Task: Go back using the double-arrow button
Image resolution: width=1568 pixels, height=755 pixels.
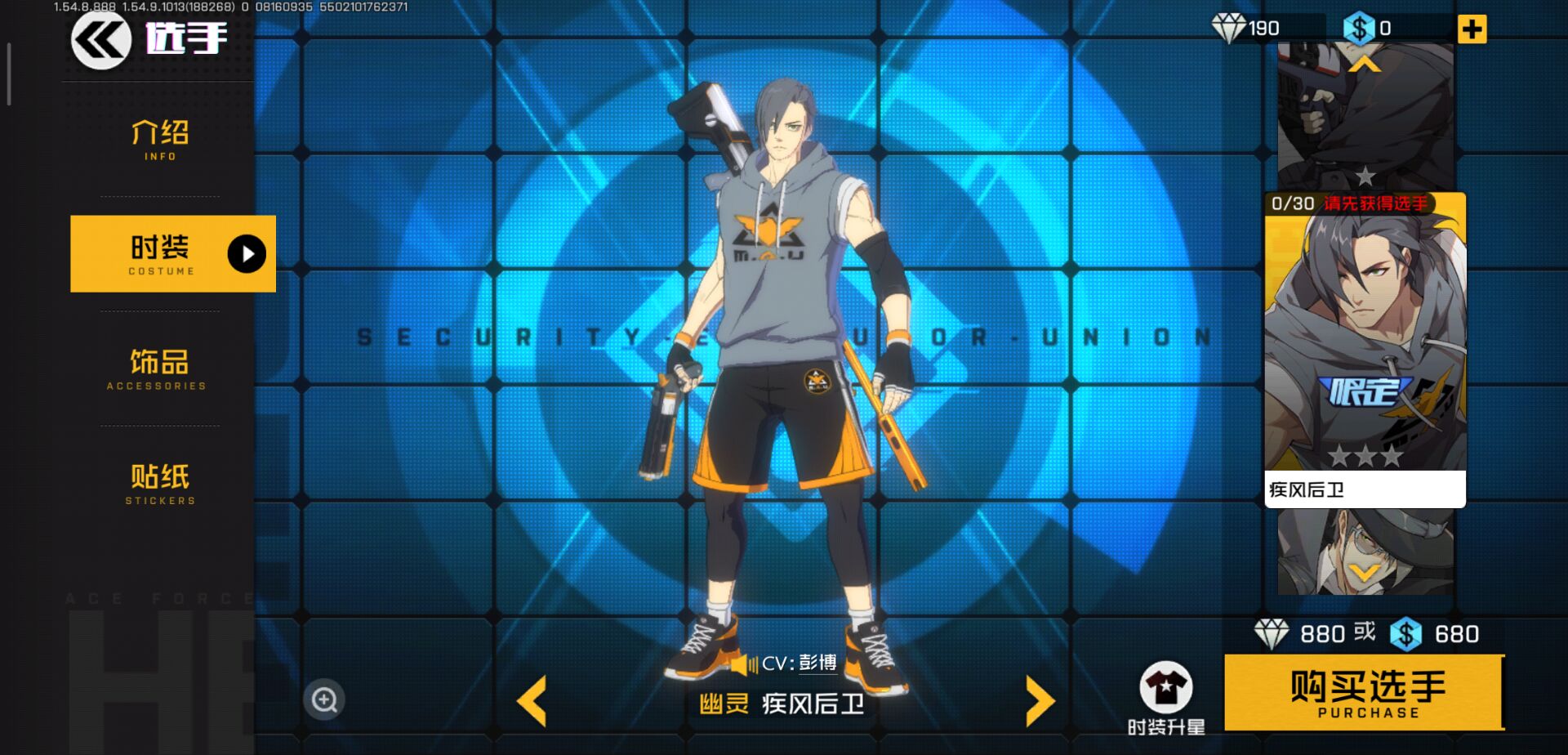Action: pos(100,38)
